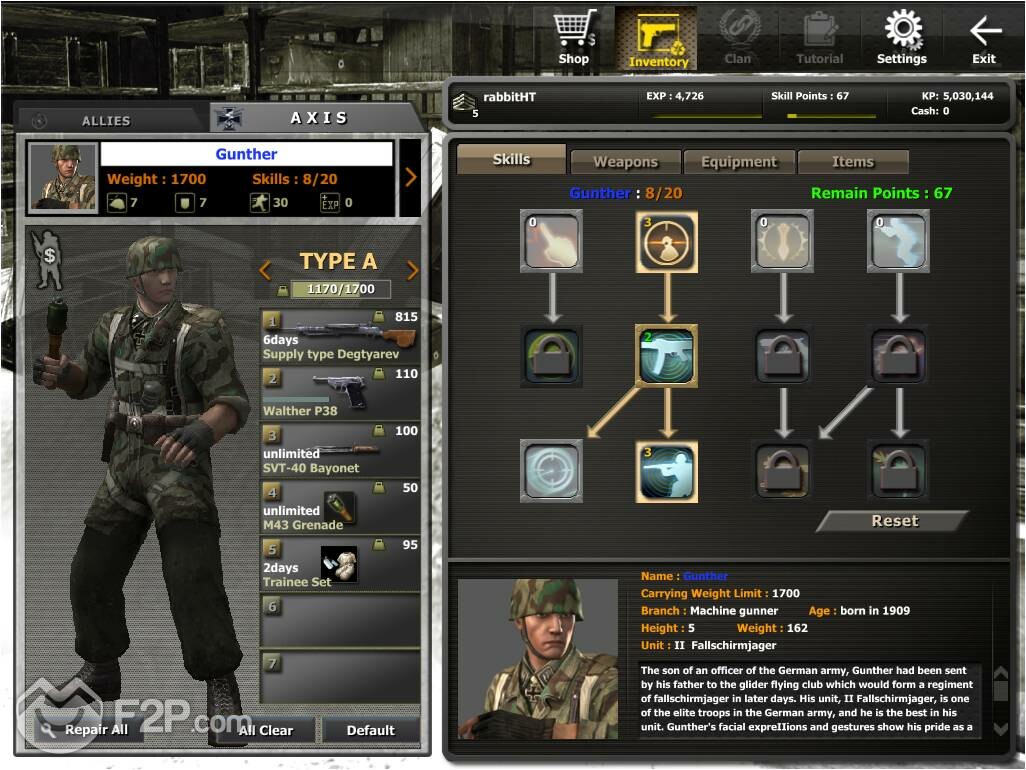The width and height of the screenshot is (1026, 770).
Task: Show next soldier after Gunther
Action: pos(410,178)
